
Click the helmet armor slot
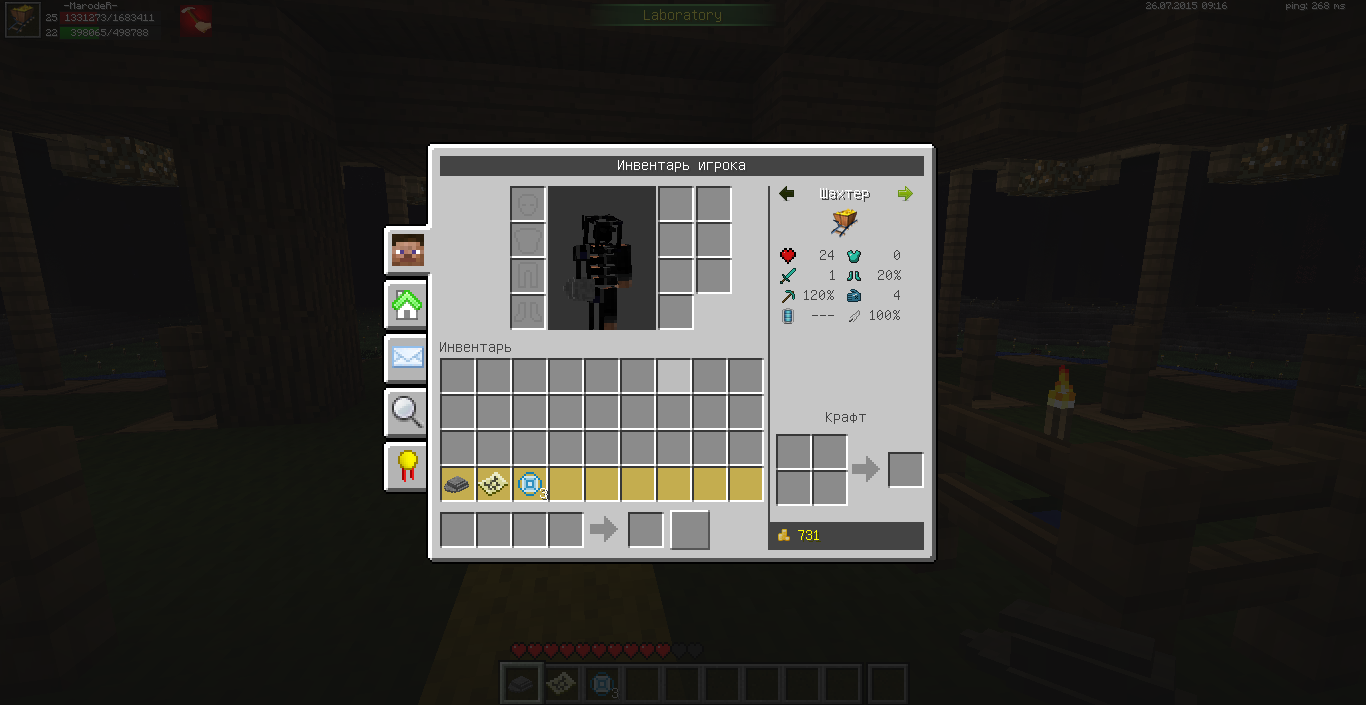[x=528, y=204]
